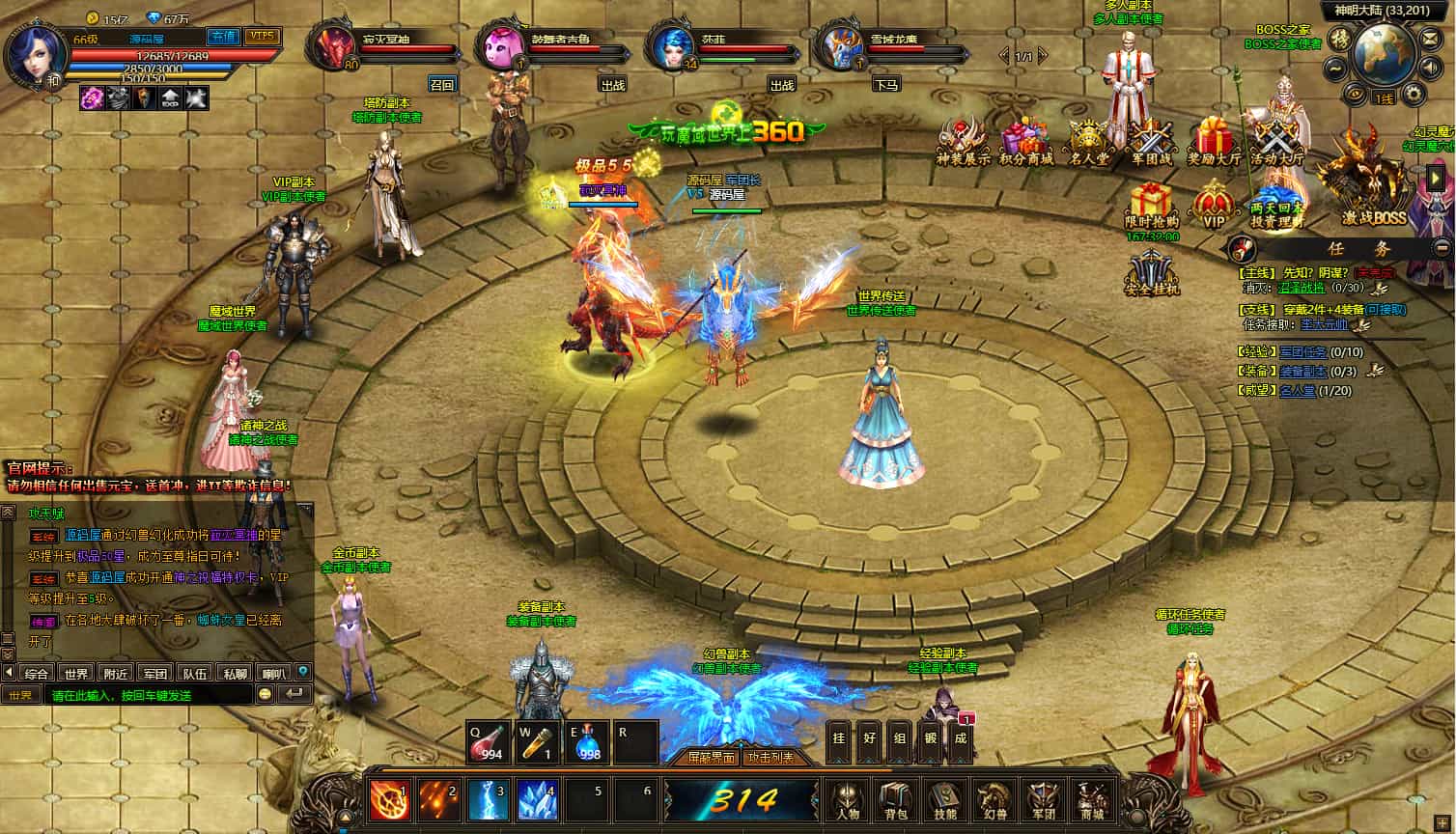Toggle the sound speaker button
The height and width of the screenshot is (834, 1456).
tap(1432, 68)
